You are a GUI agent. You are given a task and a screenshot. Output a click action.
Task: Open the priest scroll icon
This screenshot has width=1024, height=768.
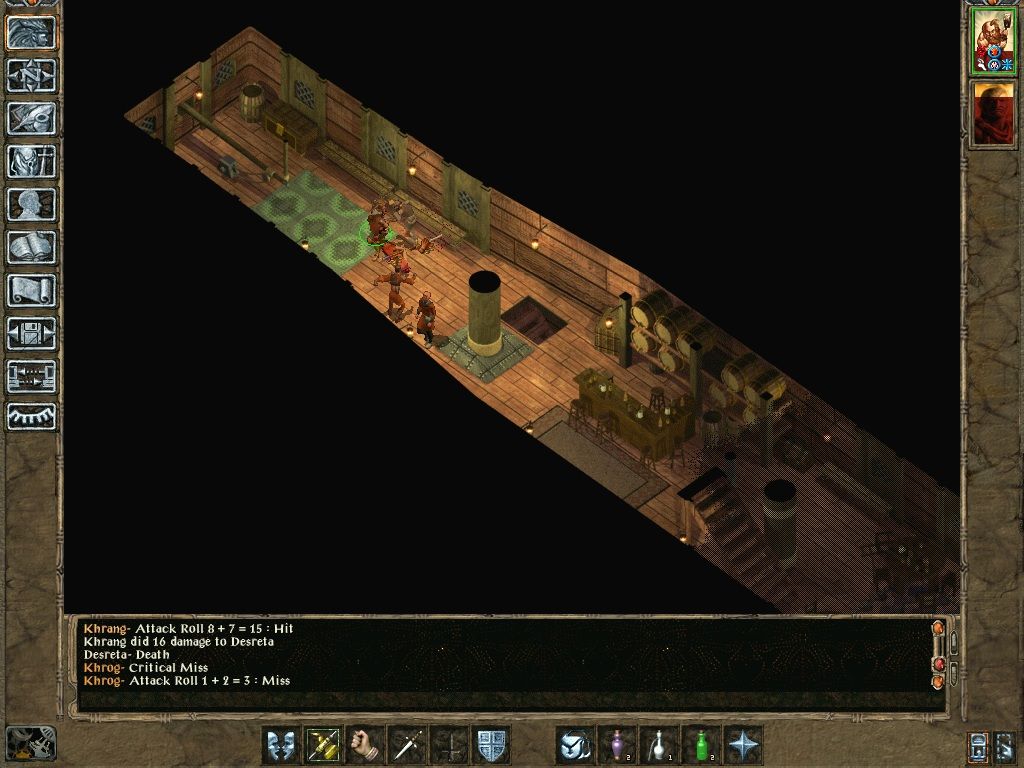(x=32, y=290)
